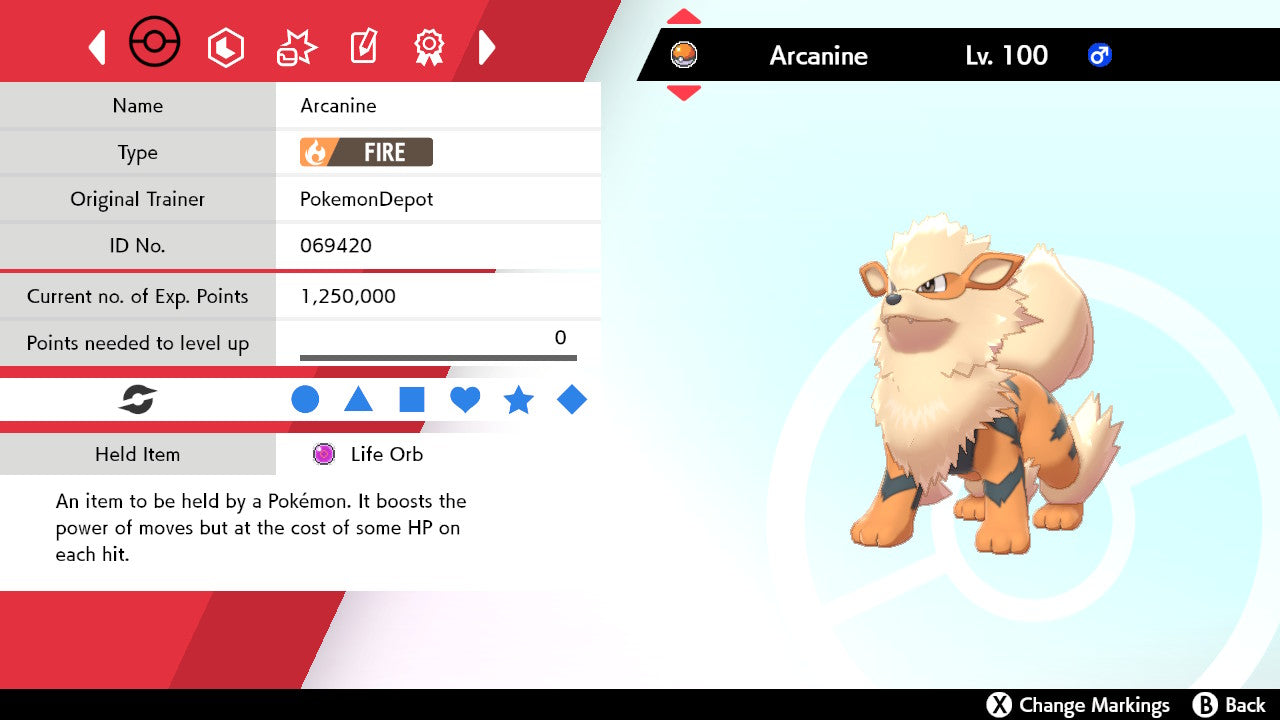Switch to previous Pokémon with up arrow
Image resolution: width=1280 pixels, height=720 pixels.
pyautogui.click(x=683, y=17)
